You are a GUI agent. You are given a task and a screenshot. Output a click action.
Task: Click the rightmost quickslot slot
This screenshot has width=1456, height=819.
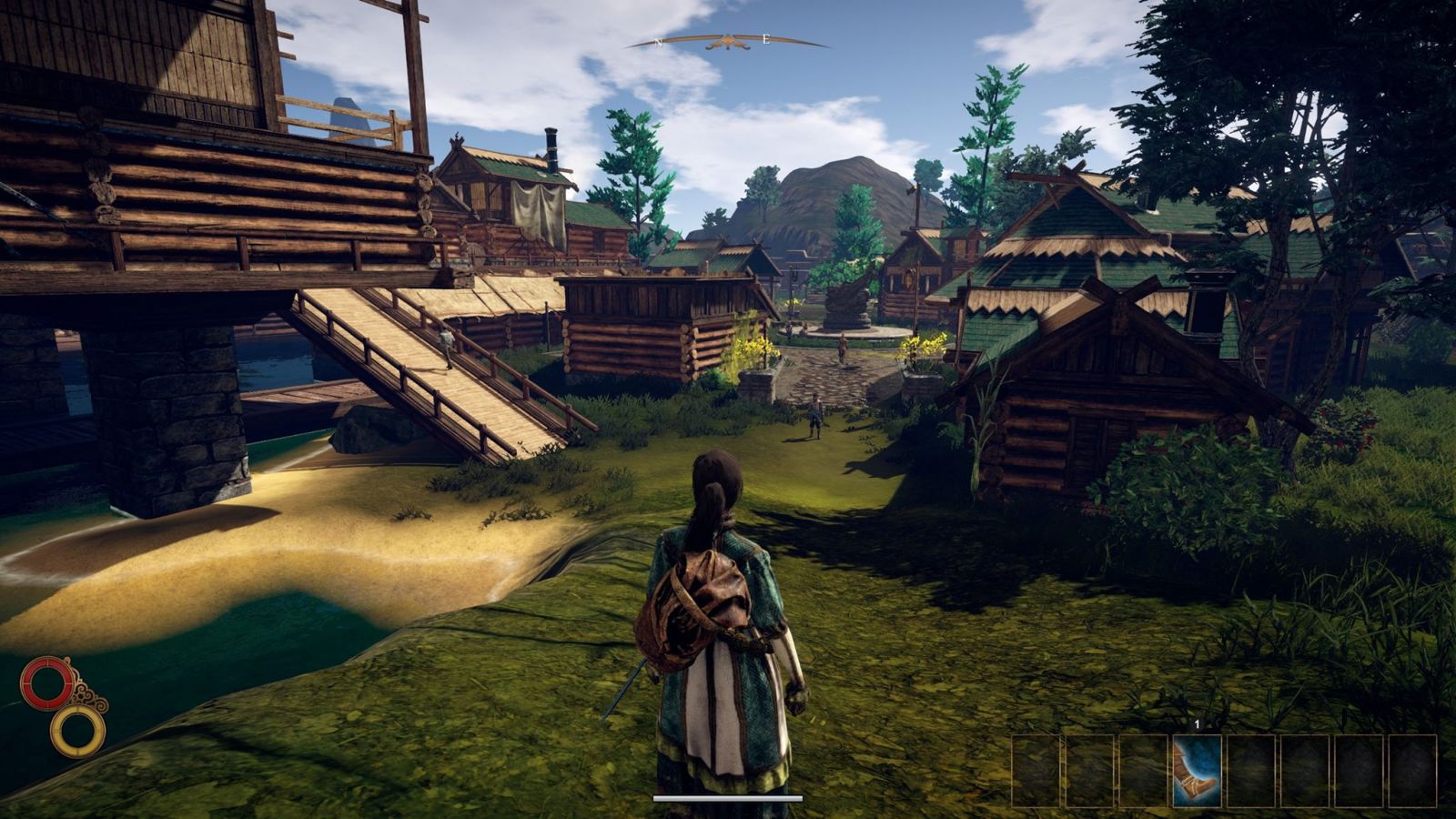pos(1413,764)
